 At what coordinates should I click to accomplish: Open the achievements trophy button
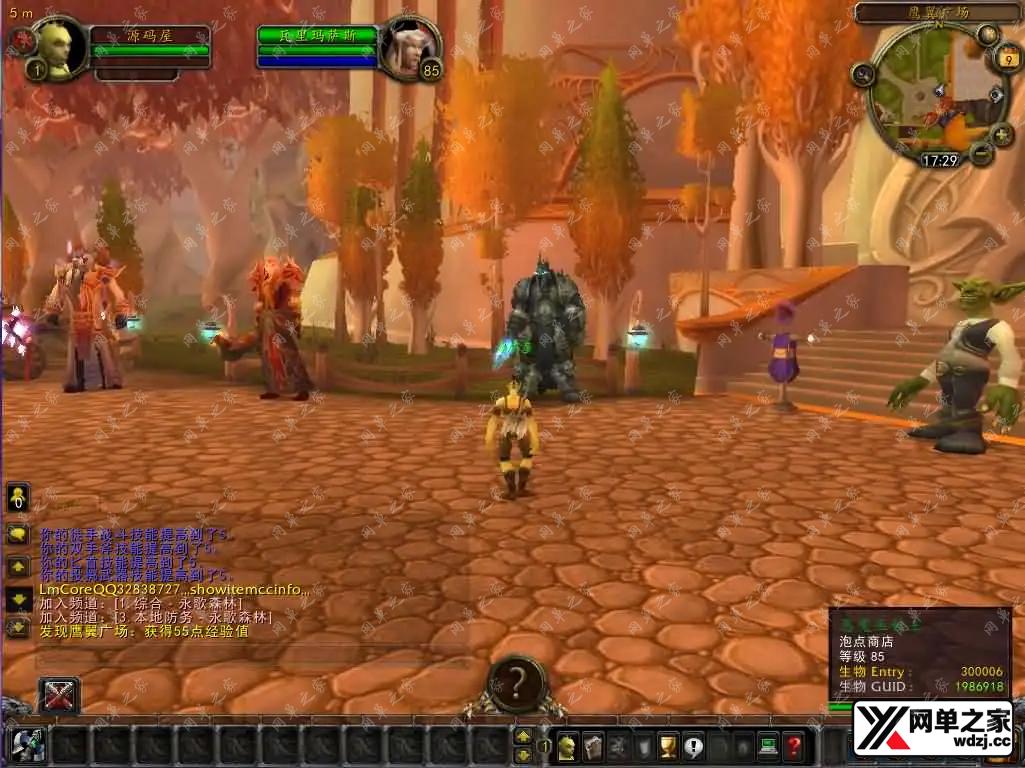(668, 745)
